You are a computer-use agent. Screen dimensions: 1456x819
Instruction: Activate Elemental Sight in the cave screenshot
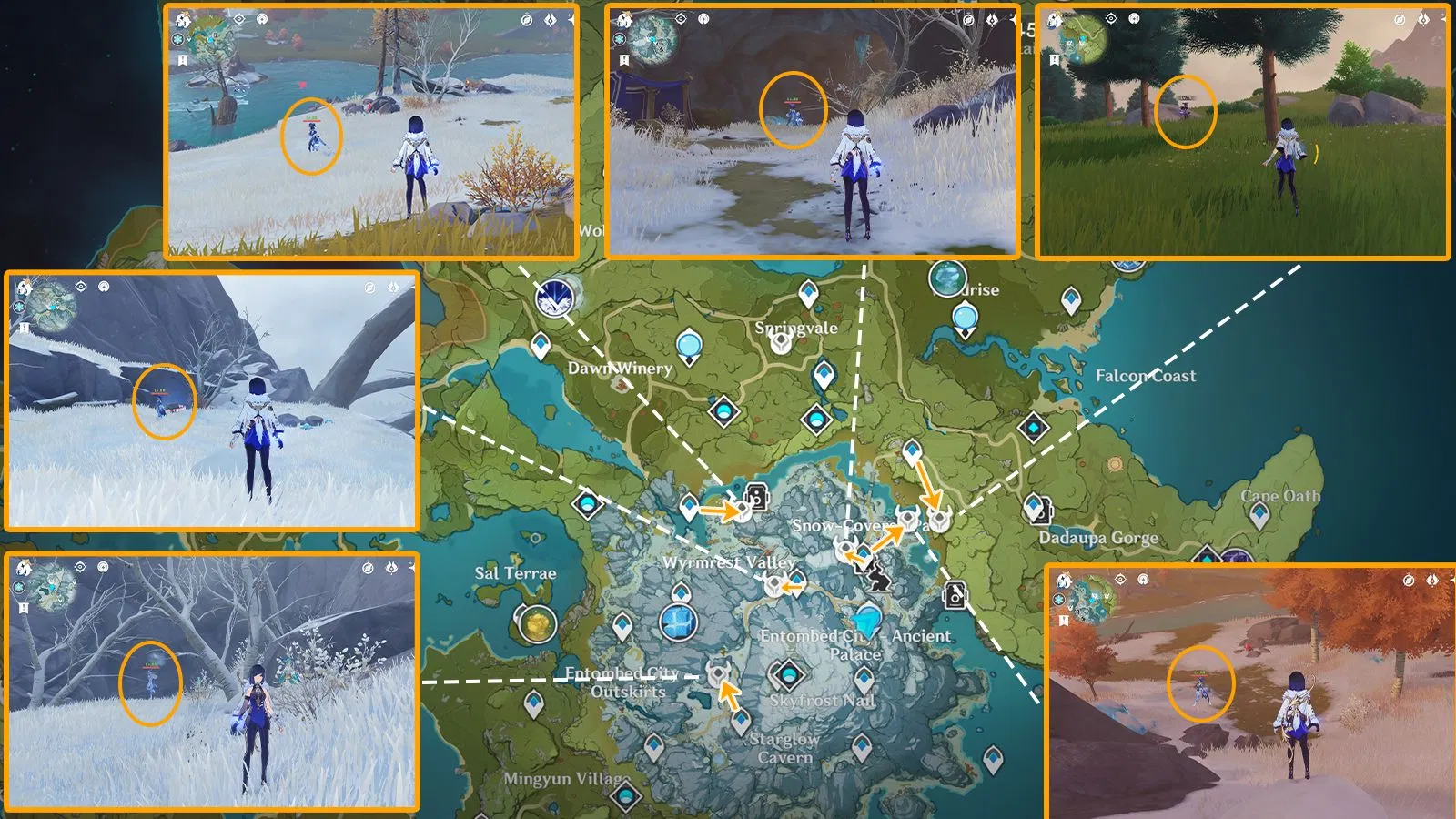(x=681, y=18)
